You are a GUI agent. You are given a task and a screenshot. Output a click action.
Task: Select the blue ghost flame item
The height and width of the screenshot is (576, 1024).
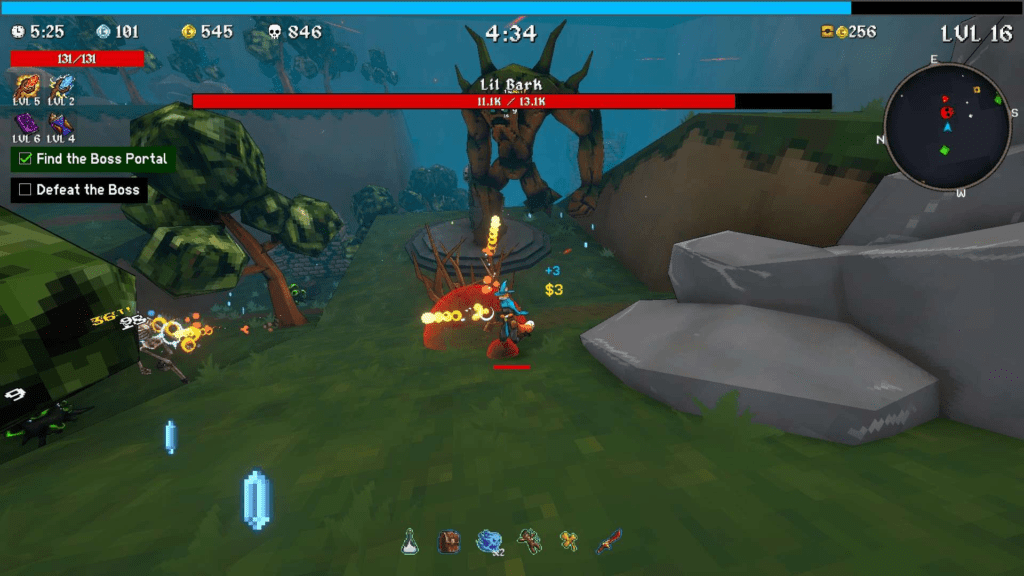489,542
